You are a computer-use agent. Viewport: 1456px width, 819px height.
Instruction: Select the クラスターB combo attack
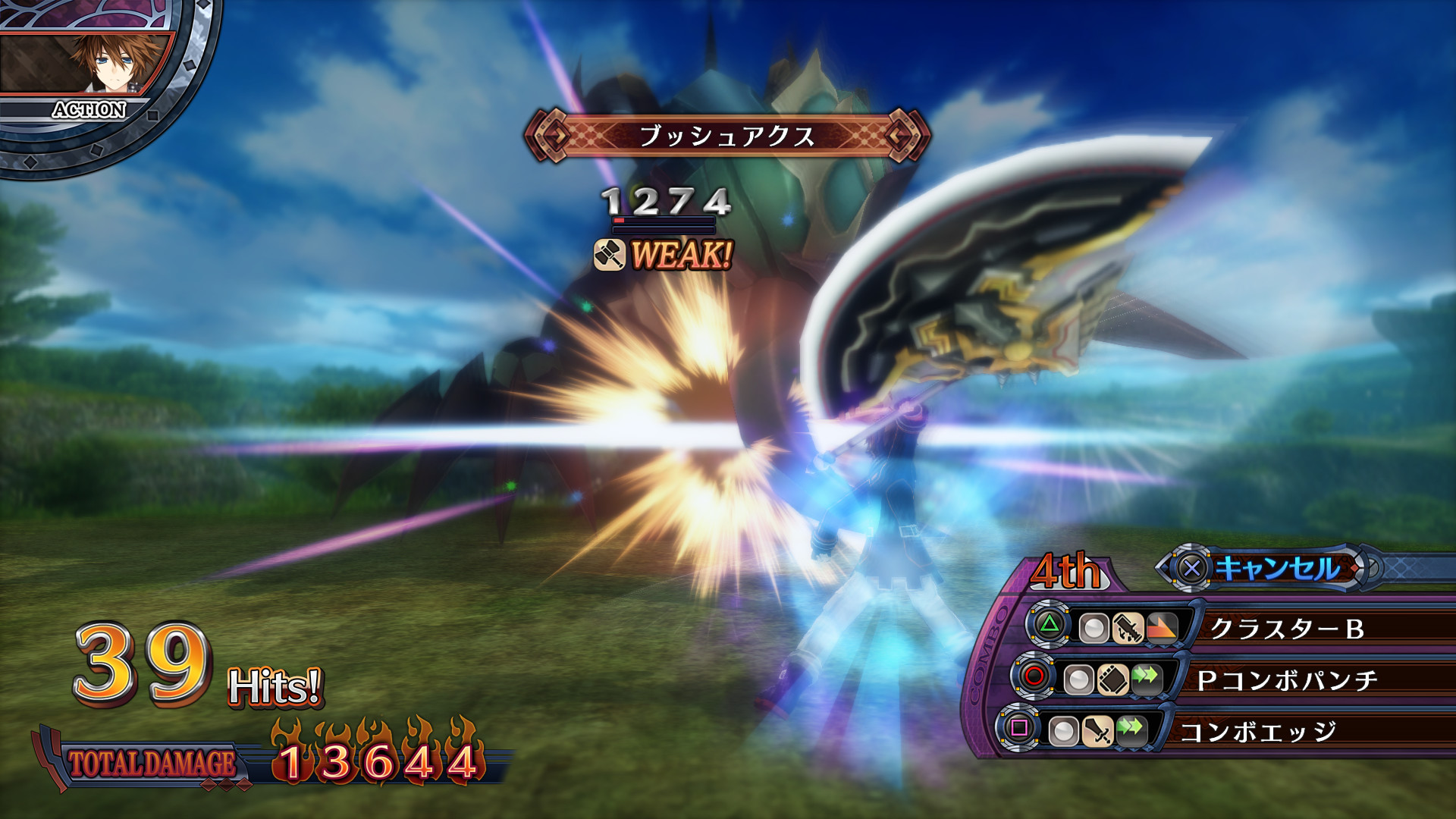1286,628
